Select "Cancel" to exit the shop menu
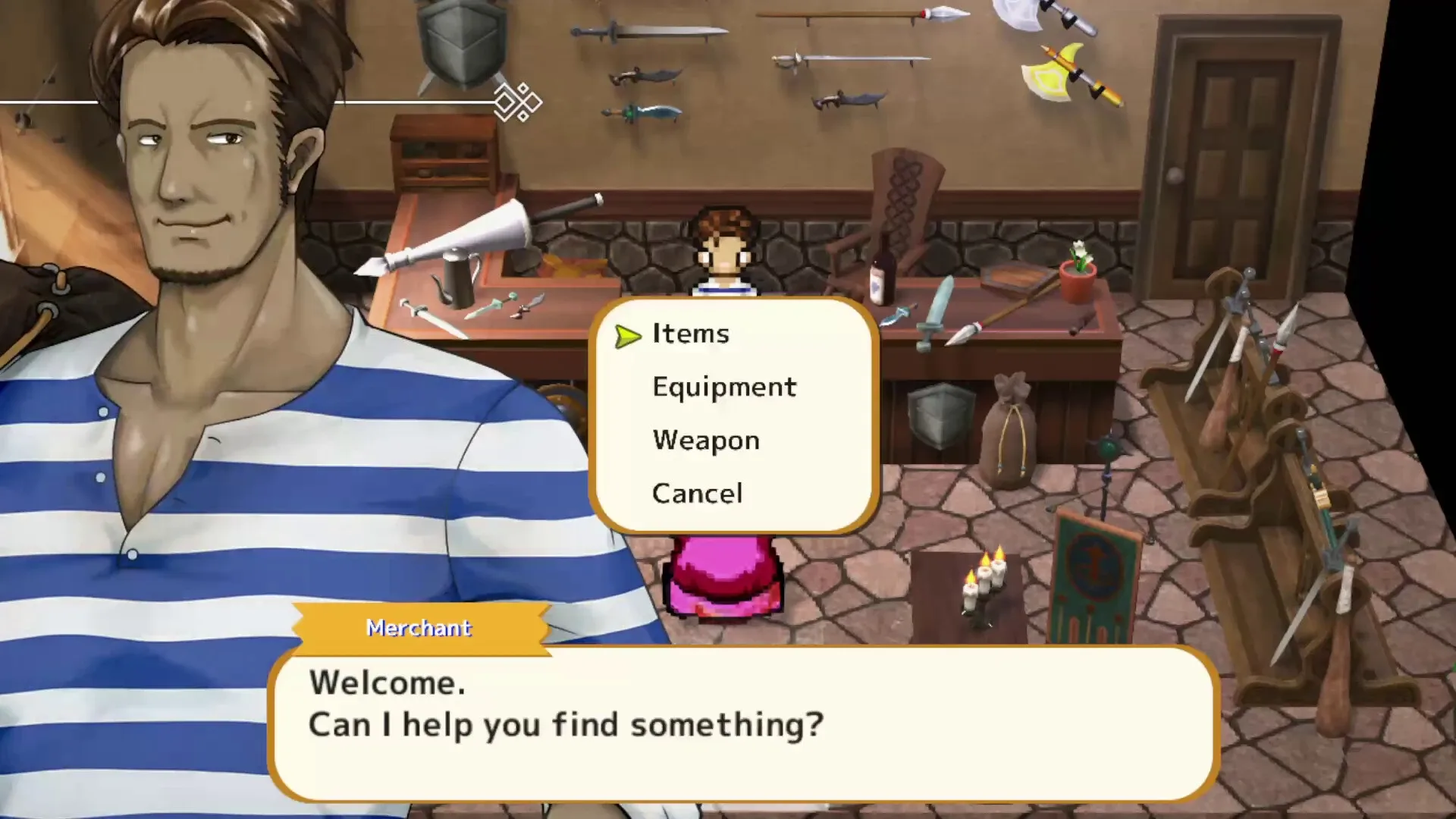This screenshot has width=1456, height=819. point(697,493)
